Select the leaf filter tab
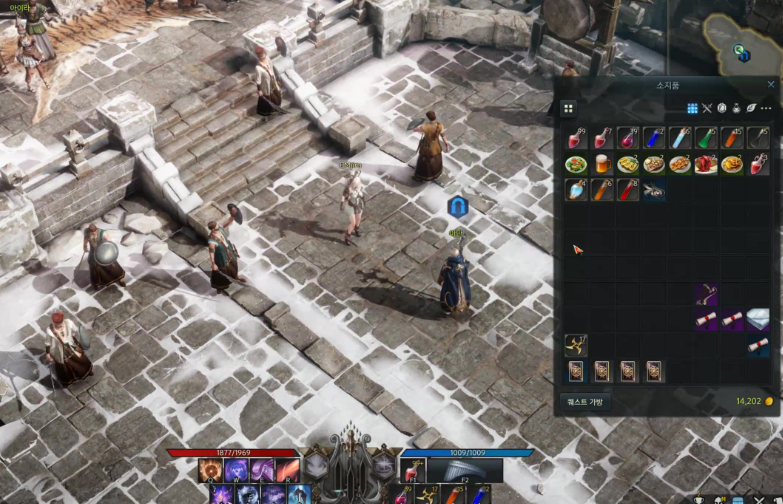The width and height of the screenshot is (783, 504). [750, 108]
